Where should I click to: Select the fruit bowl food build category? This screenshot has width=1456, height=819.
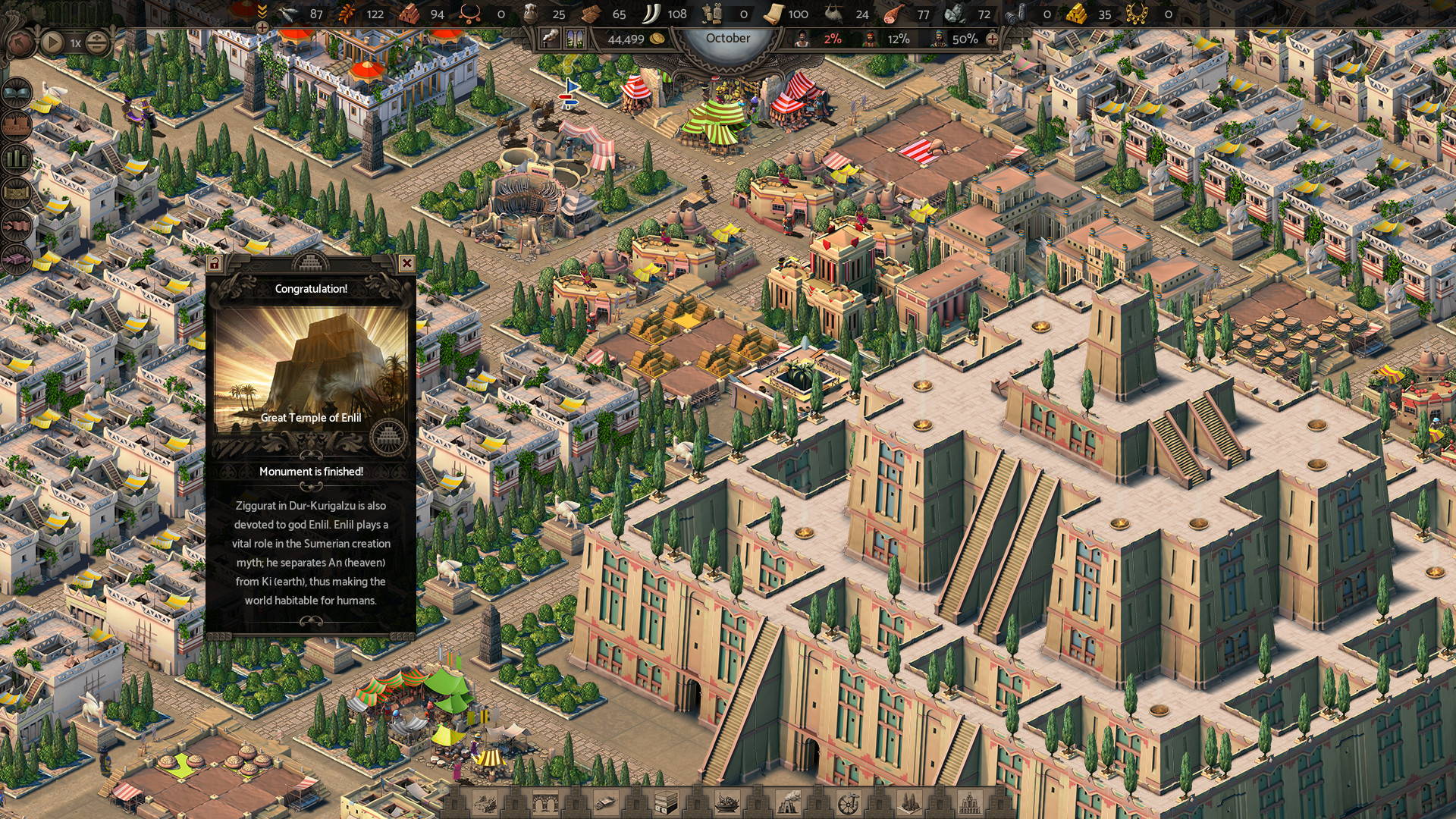point(727,802)
